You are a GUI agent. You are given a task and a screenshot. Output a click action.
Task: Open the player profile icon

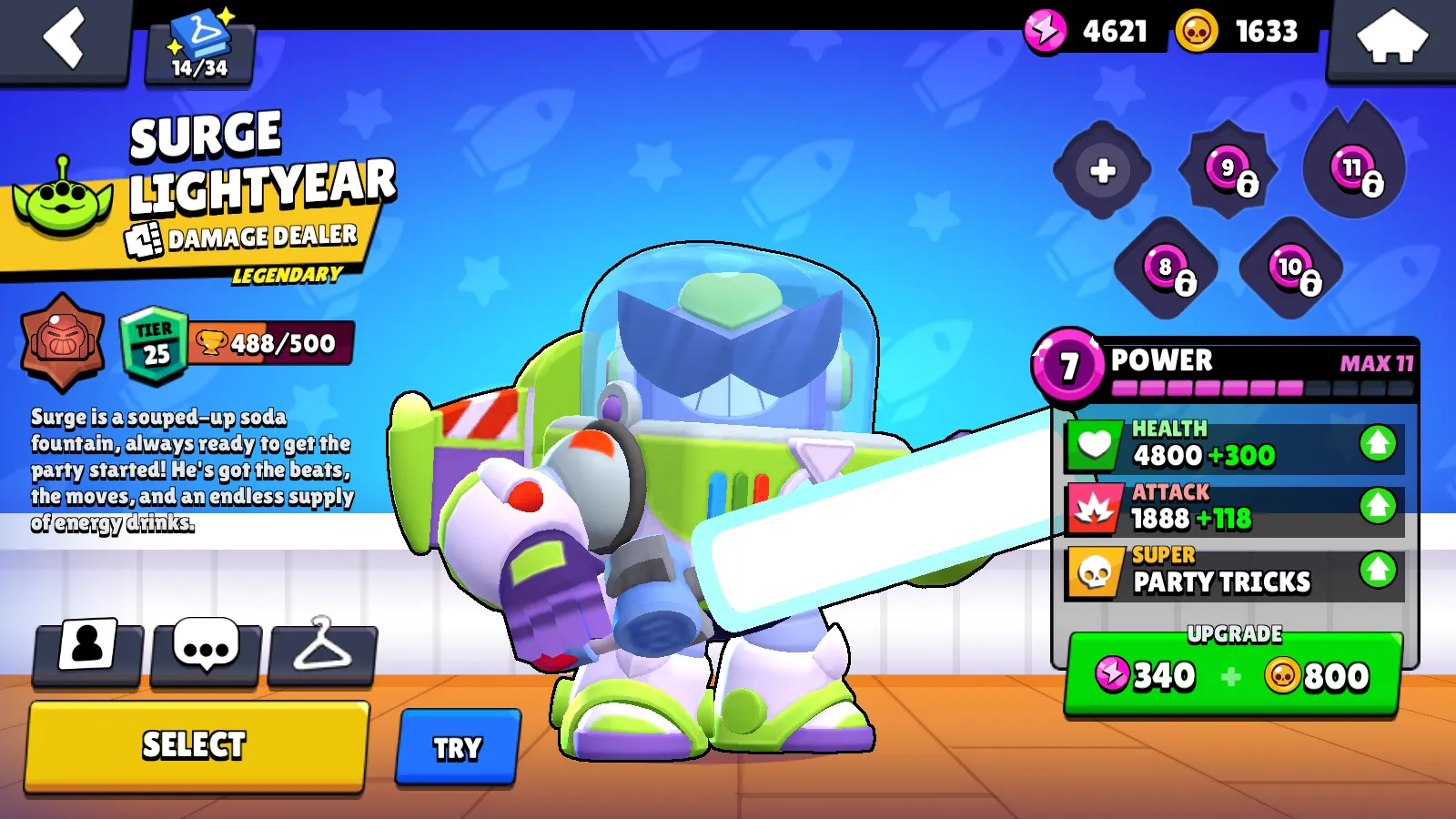[x=86, y=650]
